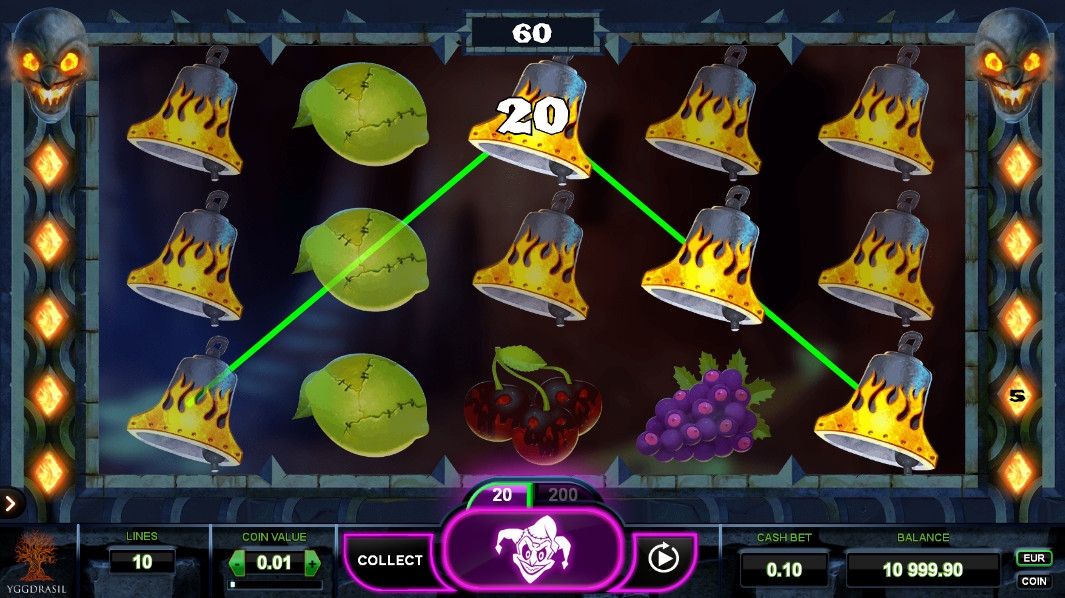Select the 20 bet tab above the joker
This screenshot has height=598, width=1065.
tap(502, 495)
